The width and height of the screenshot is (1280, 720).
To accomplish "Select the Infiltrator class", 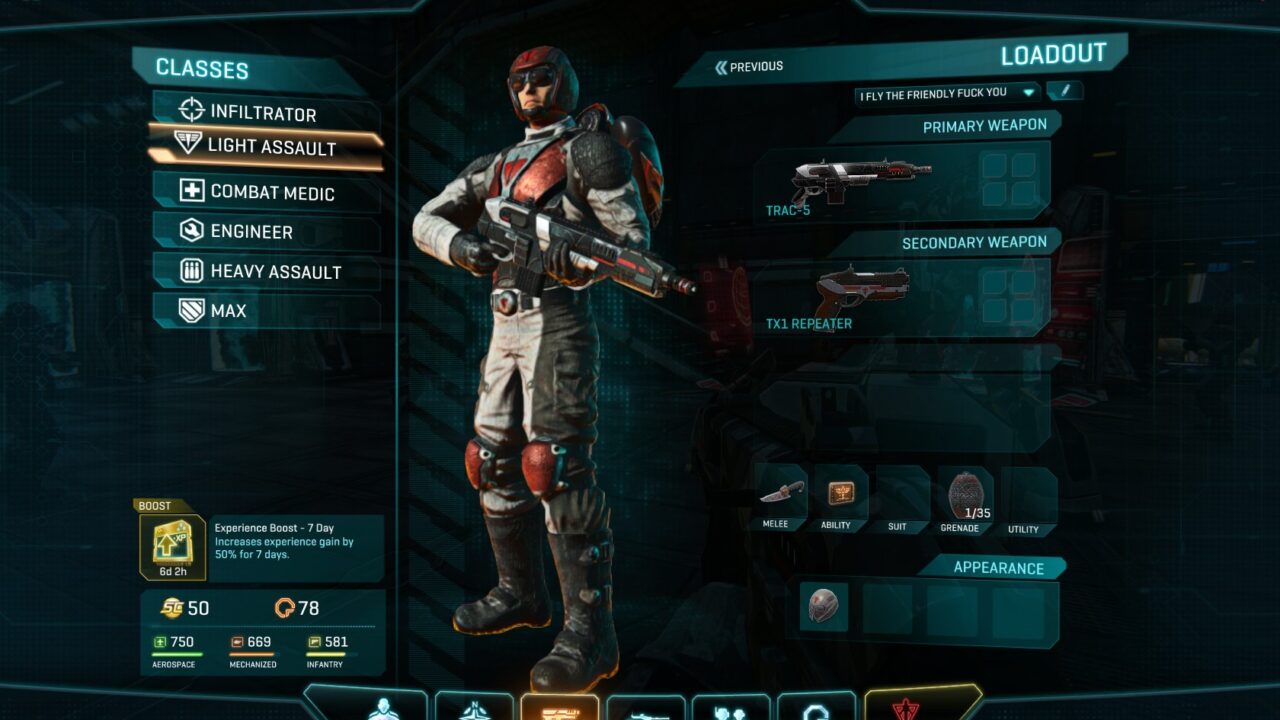I will (263, 112).
